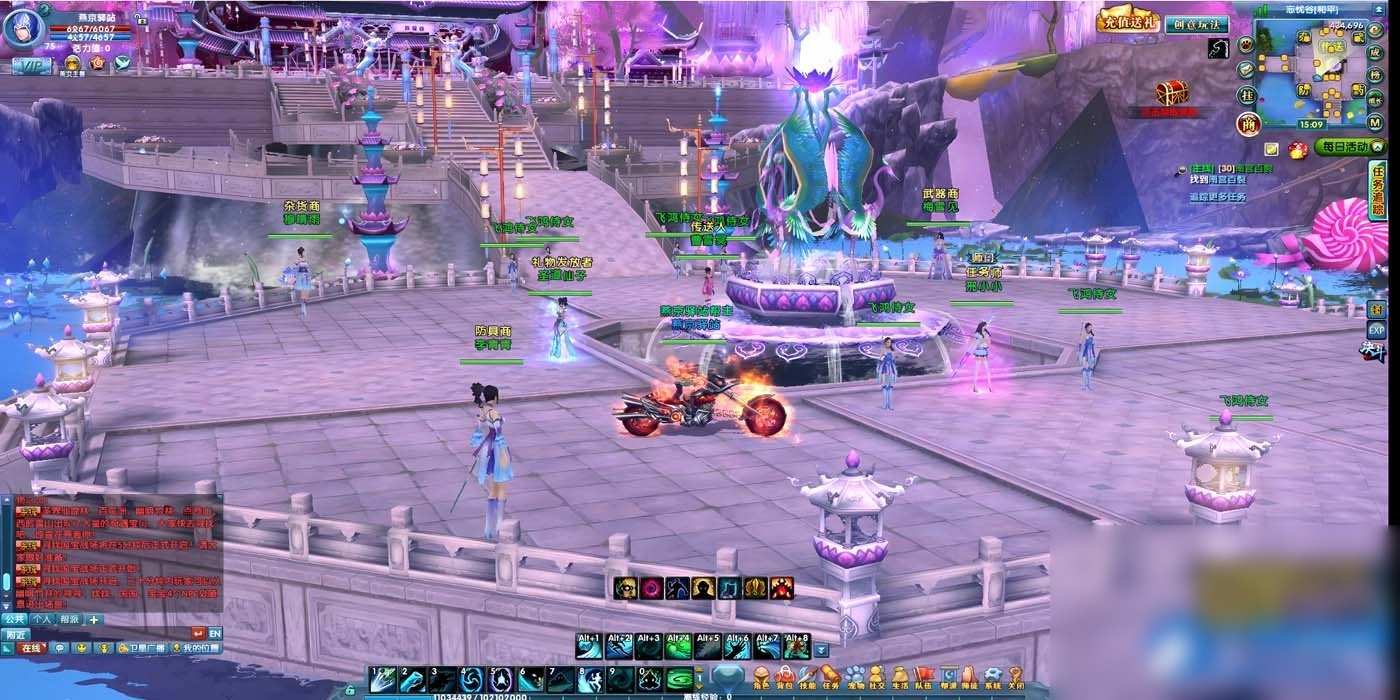Click the 创意玩法 button
This screenshot has width=1400, height=700.
(x=1196, y=24)
